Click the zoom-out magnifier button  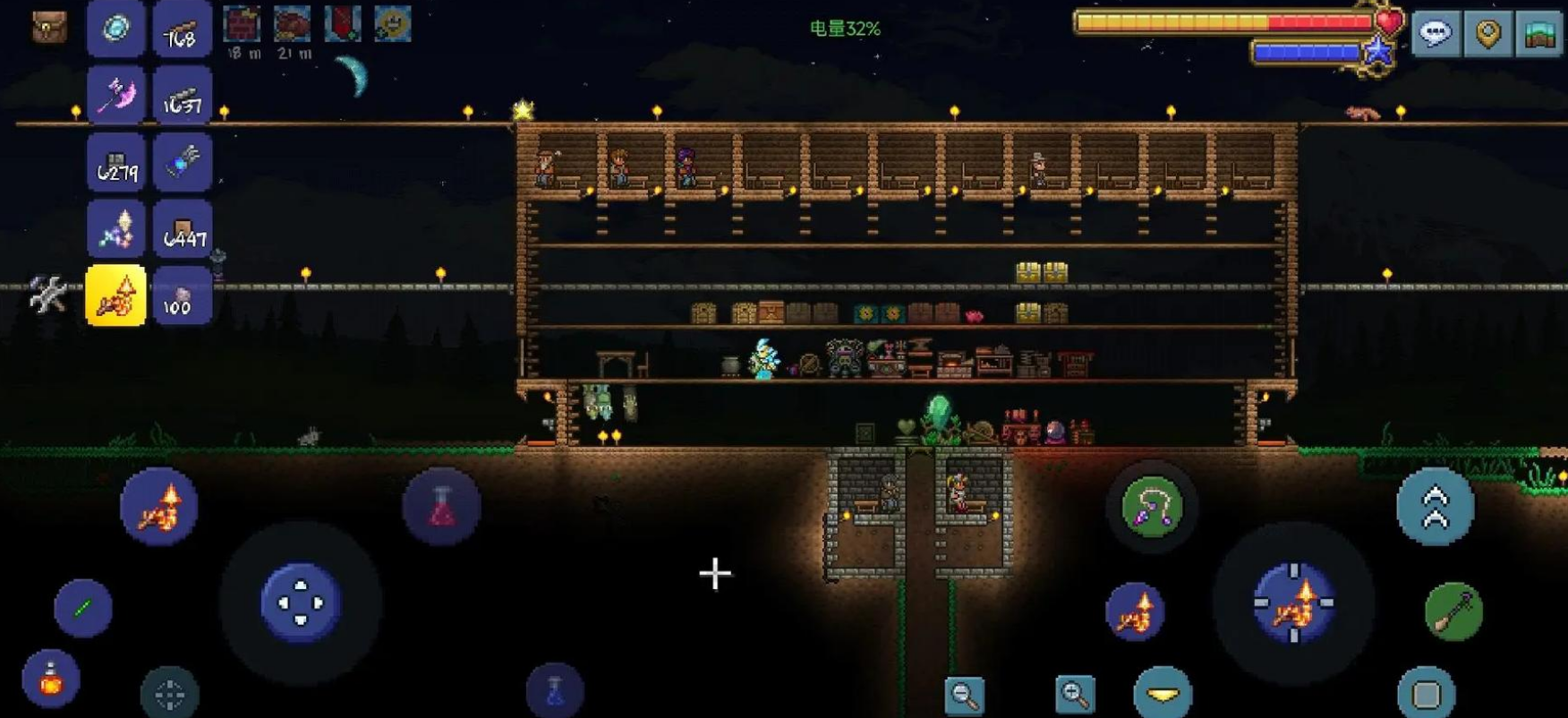(x=965, y=695)
